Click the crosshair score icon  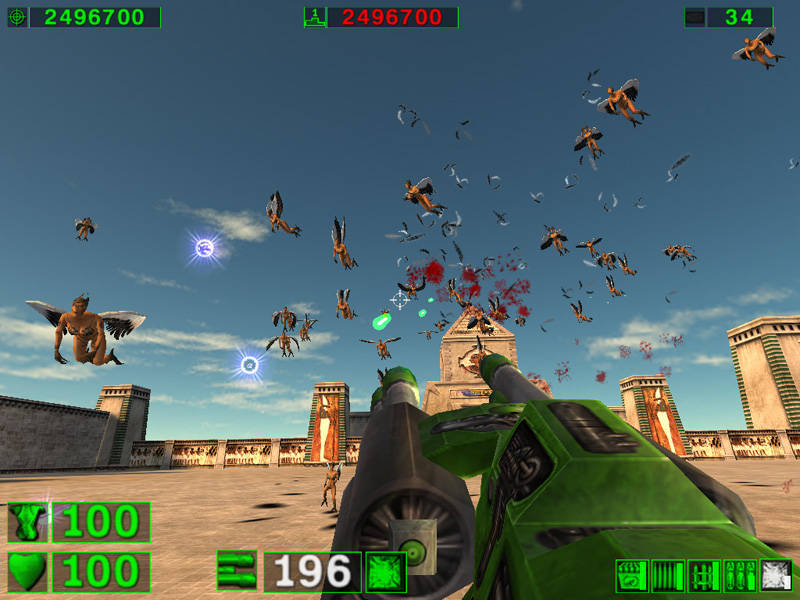coord(17,17)
